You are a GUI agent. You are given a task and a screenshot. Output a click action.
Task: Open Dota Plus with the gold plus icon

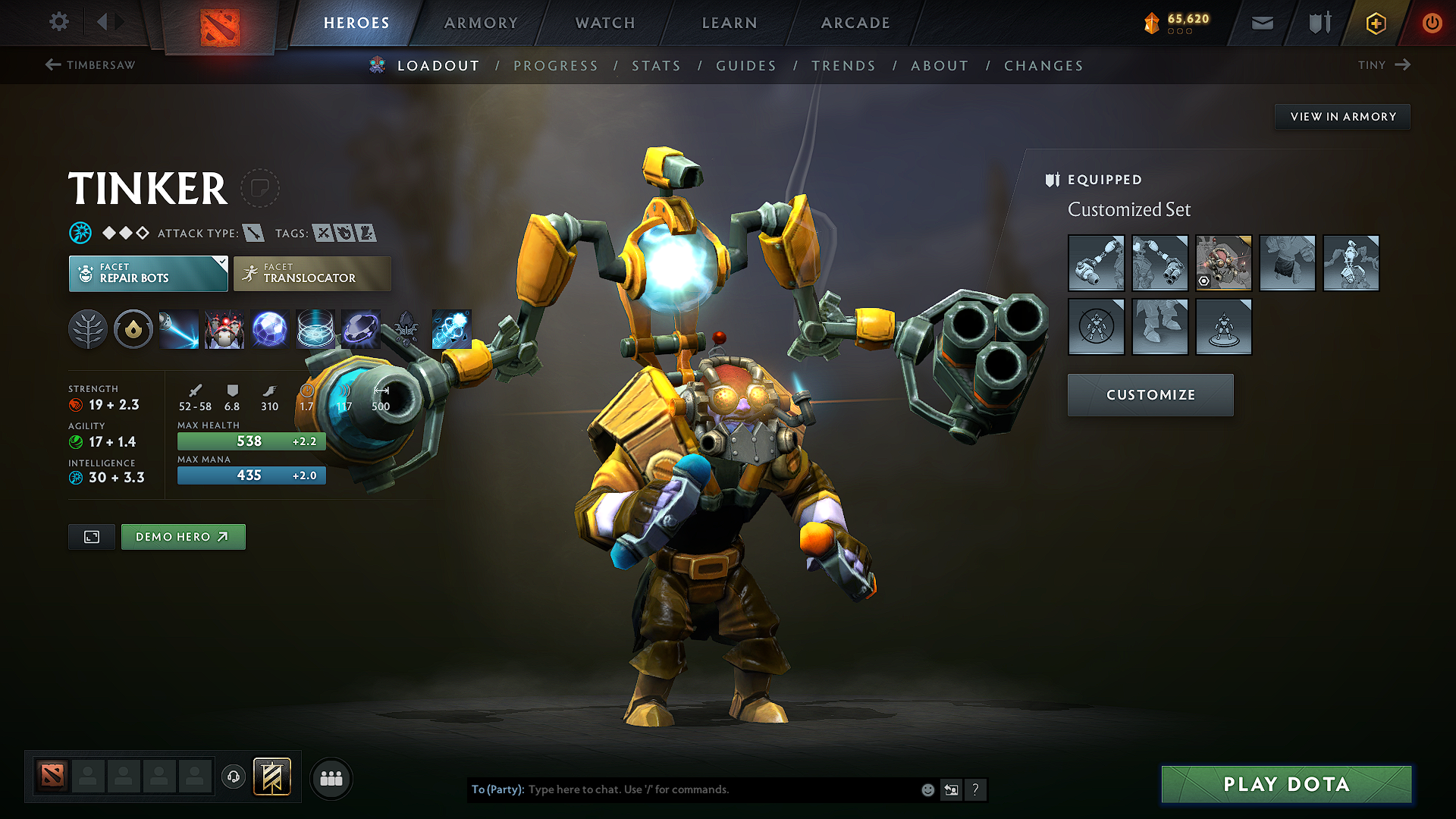[1375, 23]
